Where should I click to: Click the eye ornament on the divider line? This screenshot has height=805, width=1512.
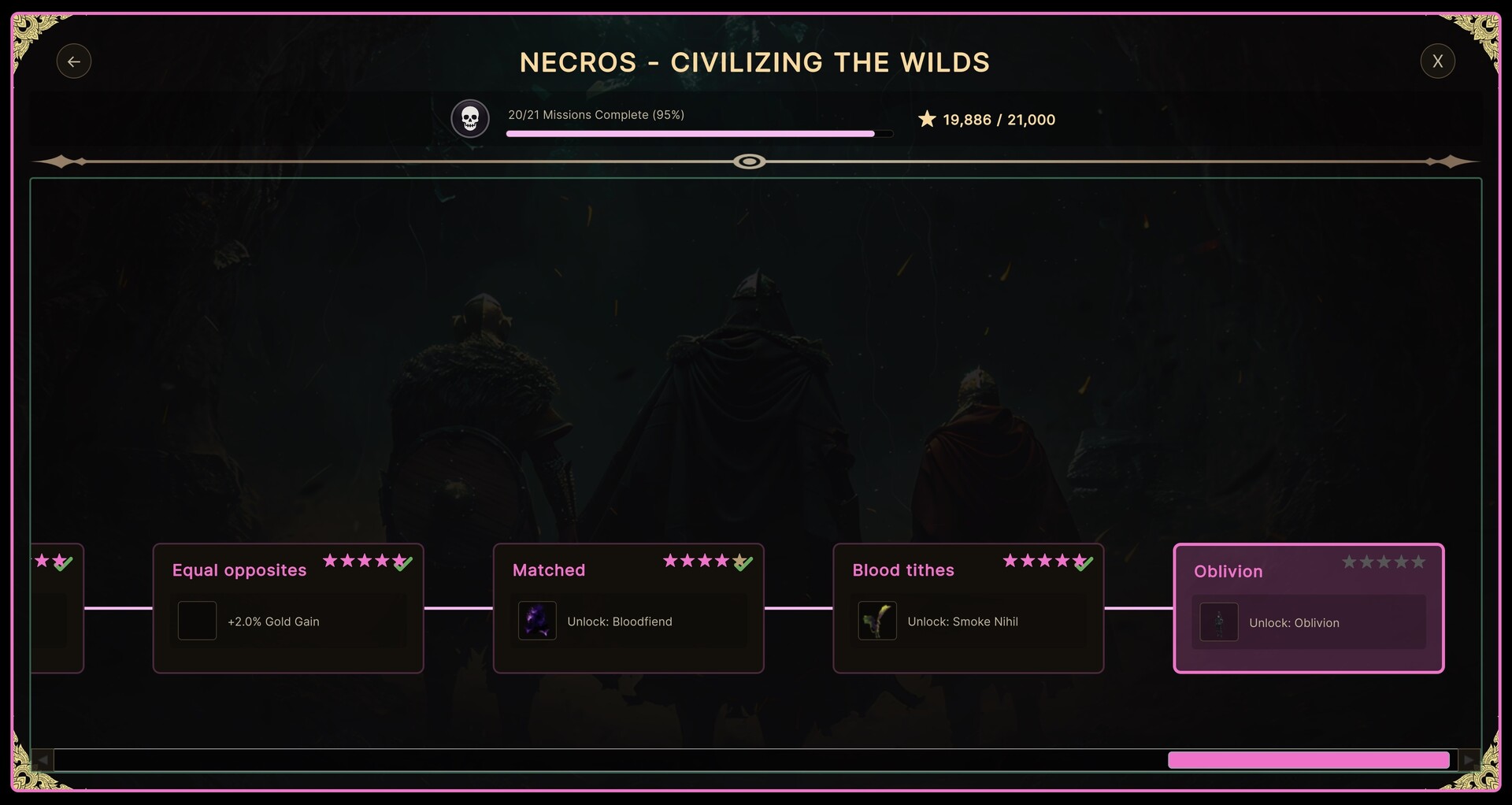point(750,161)
